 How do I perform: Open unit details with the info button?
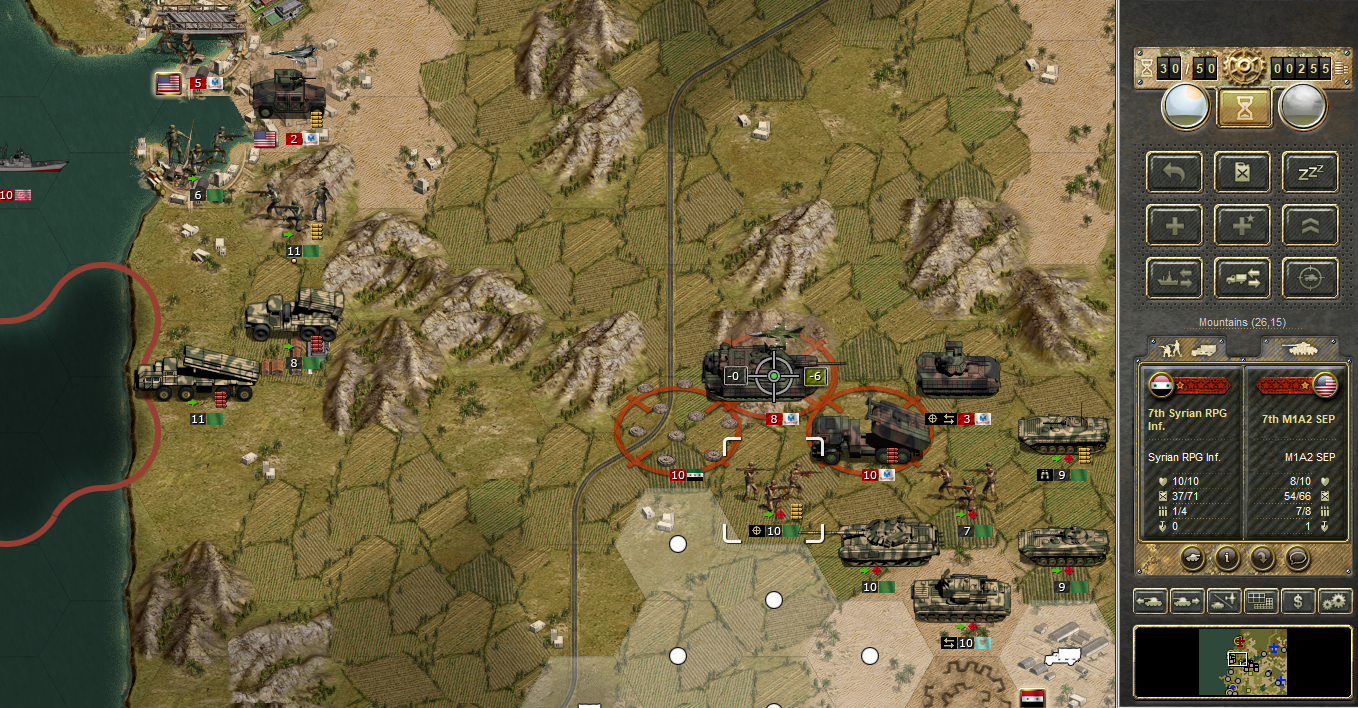pyautogui.click(x=1228, y=558)
